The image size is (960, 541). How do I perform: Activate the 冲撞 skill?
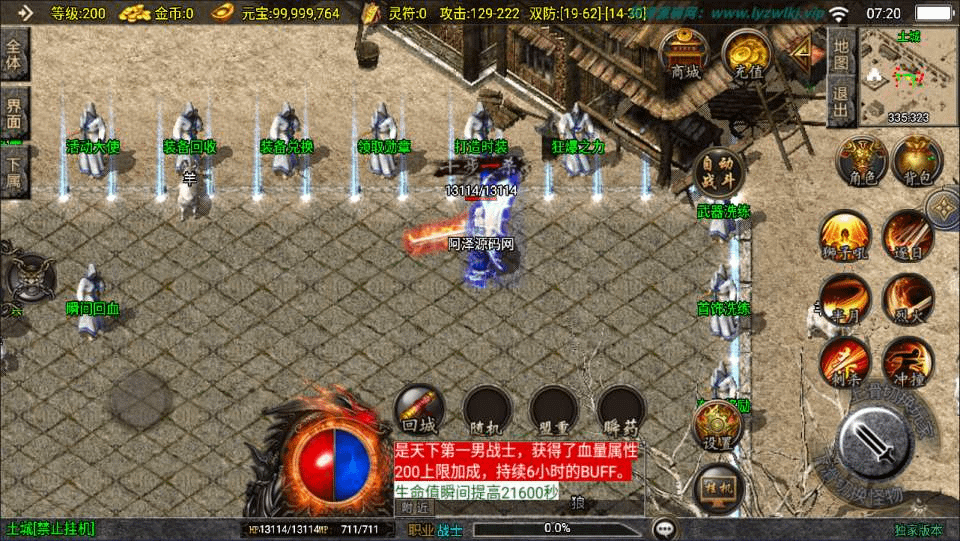point(908,361)
